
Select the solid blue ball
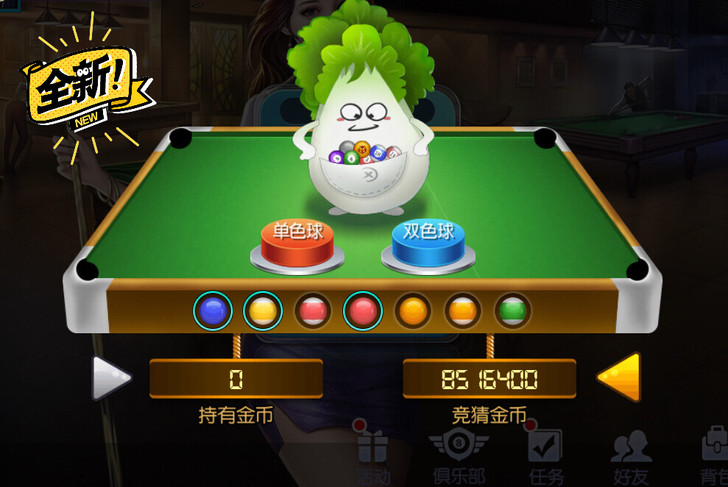[212, 311]
